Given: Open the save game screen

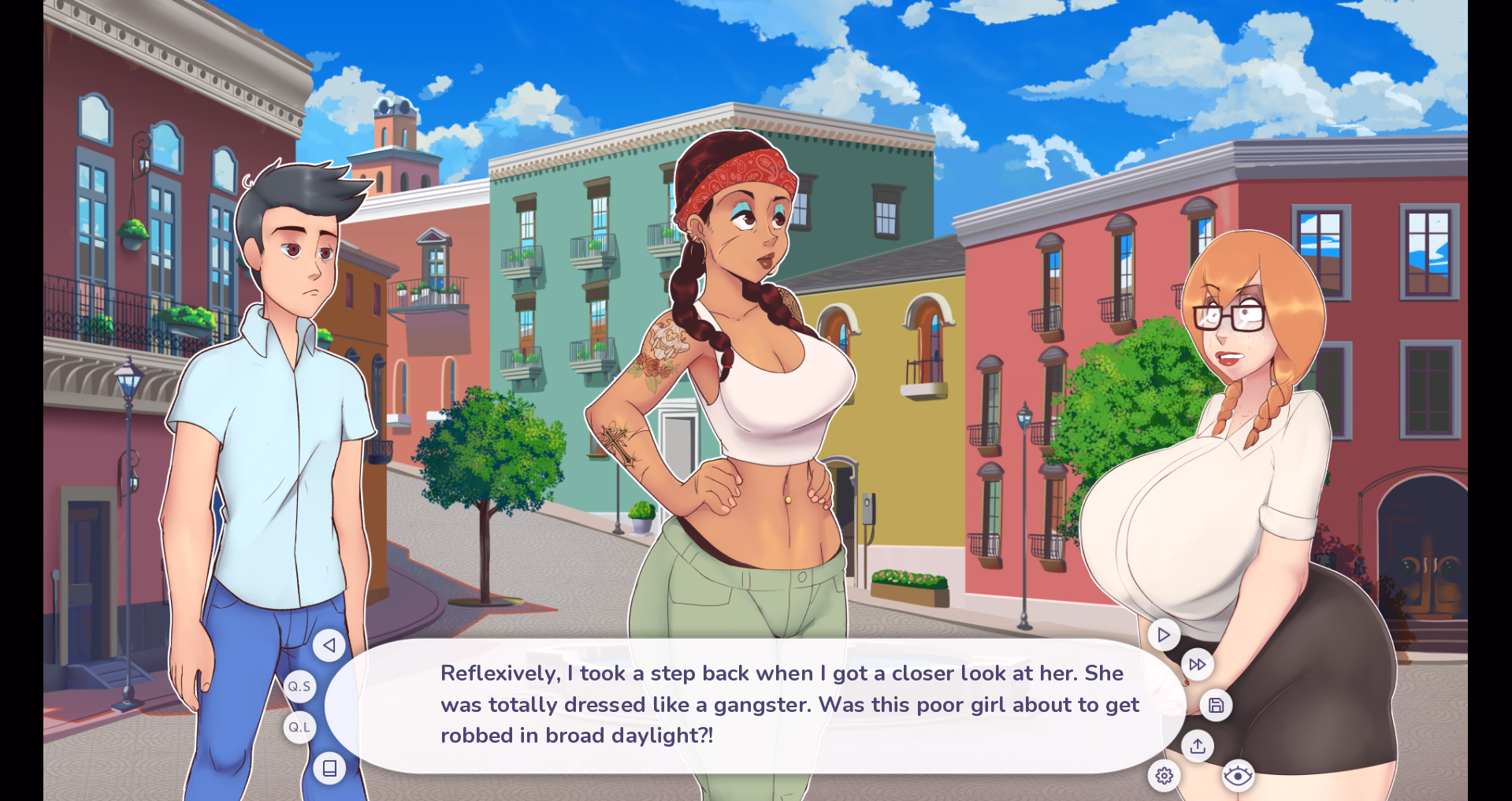Looking at the screenshot, I should 1216,705.
